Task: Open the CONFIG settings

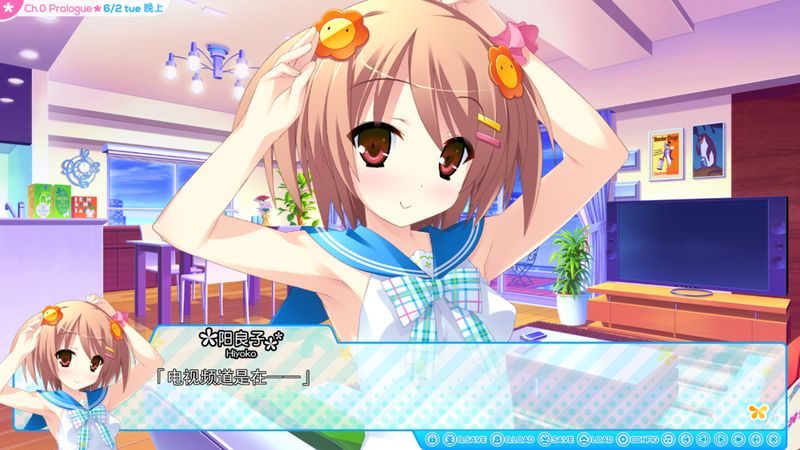Action: 638,439
